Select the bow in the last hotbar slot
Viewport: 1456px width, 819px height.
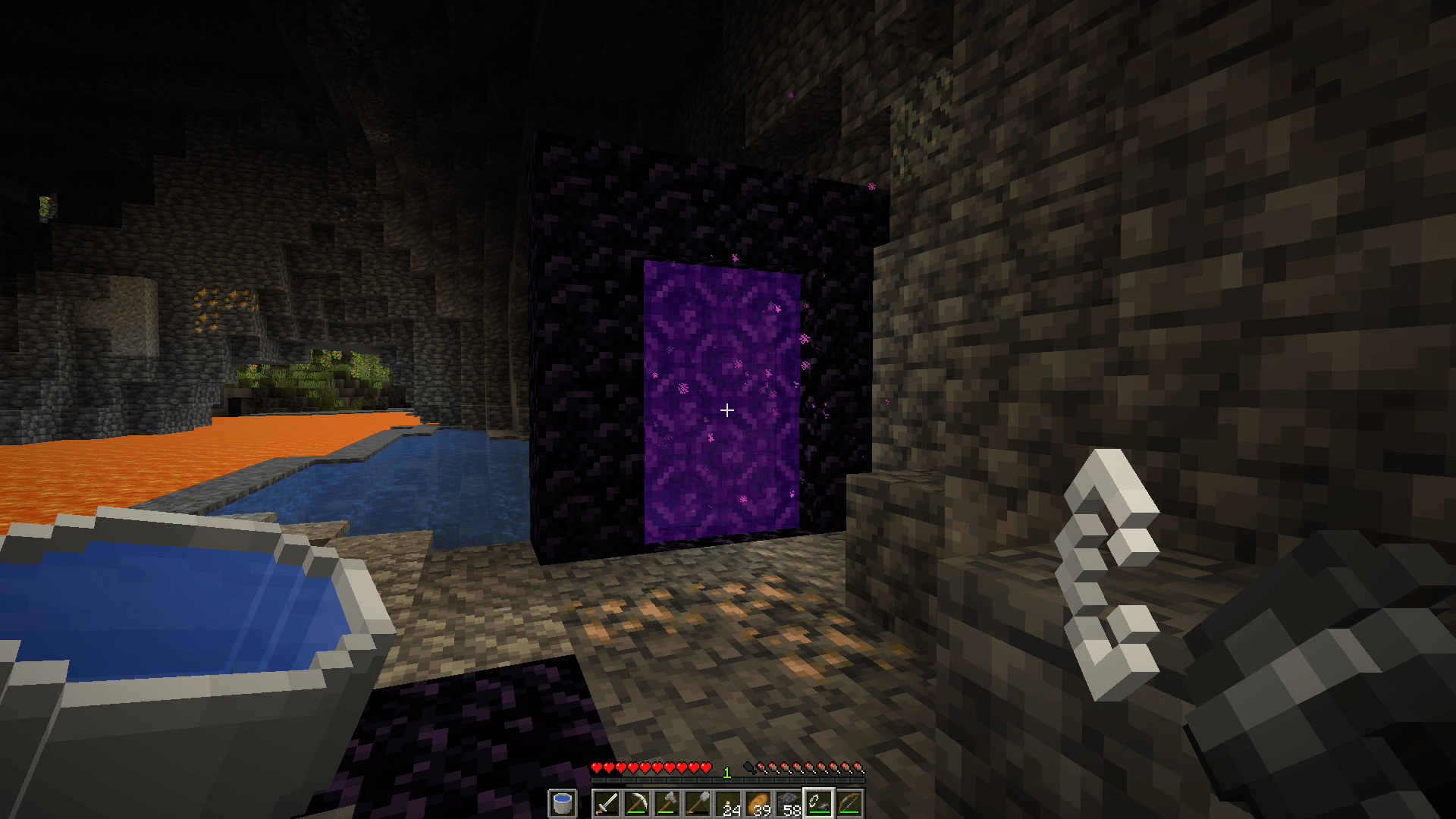tap(851, 802)
